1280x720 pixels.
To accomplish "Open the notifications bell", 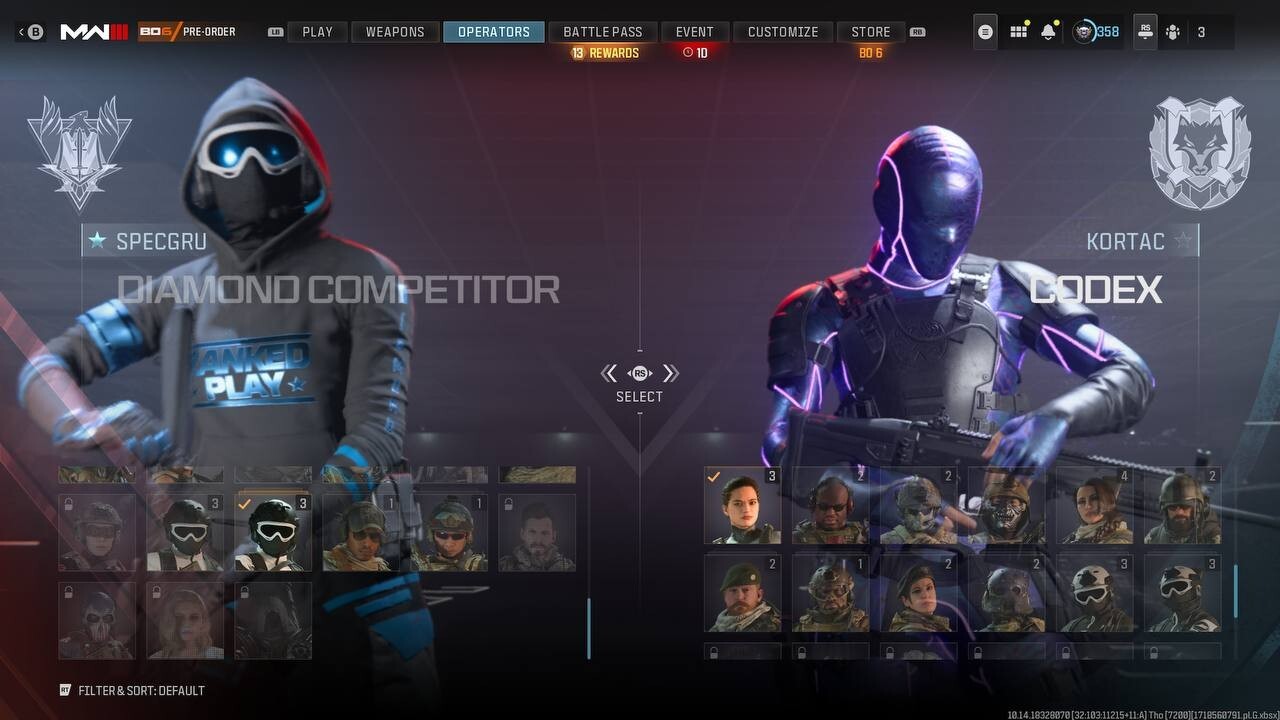I will tap(1048, 32).
